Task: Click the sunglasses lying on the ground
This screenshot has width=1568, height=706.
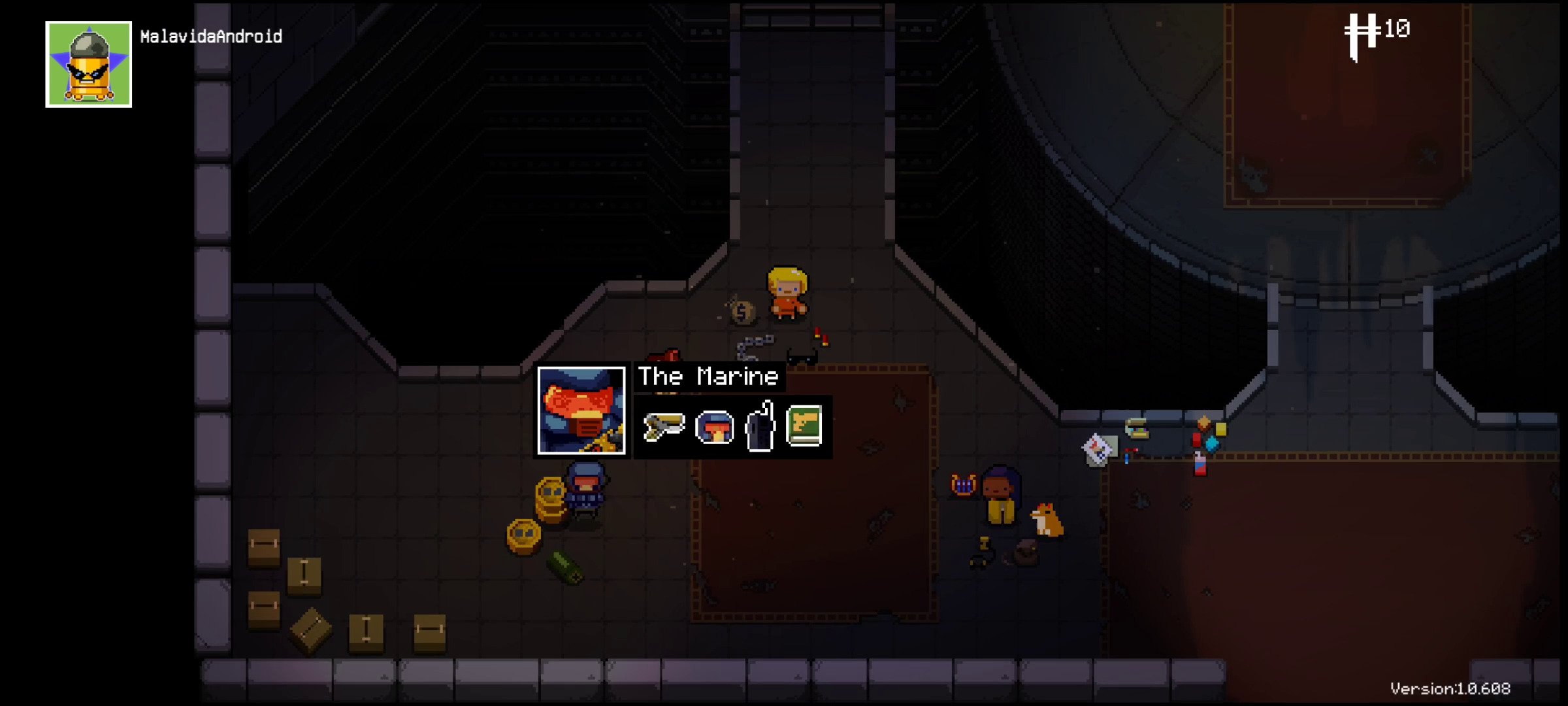Action: coord(804,356)
